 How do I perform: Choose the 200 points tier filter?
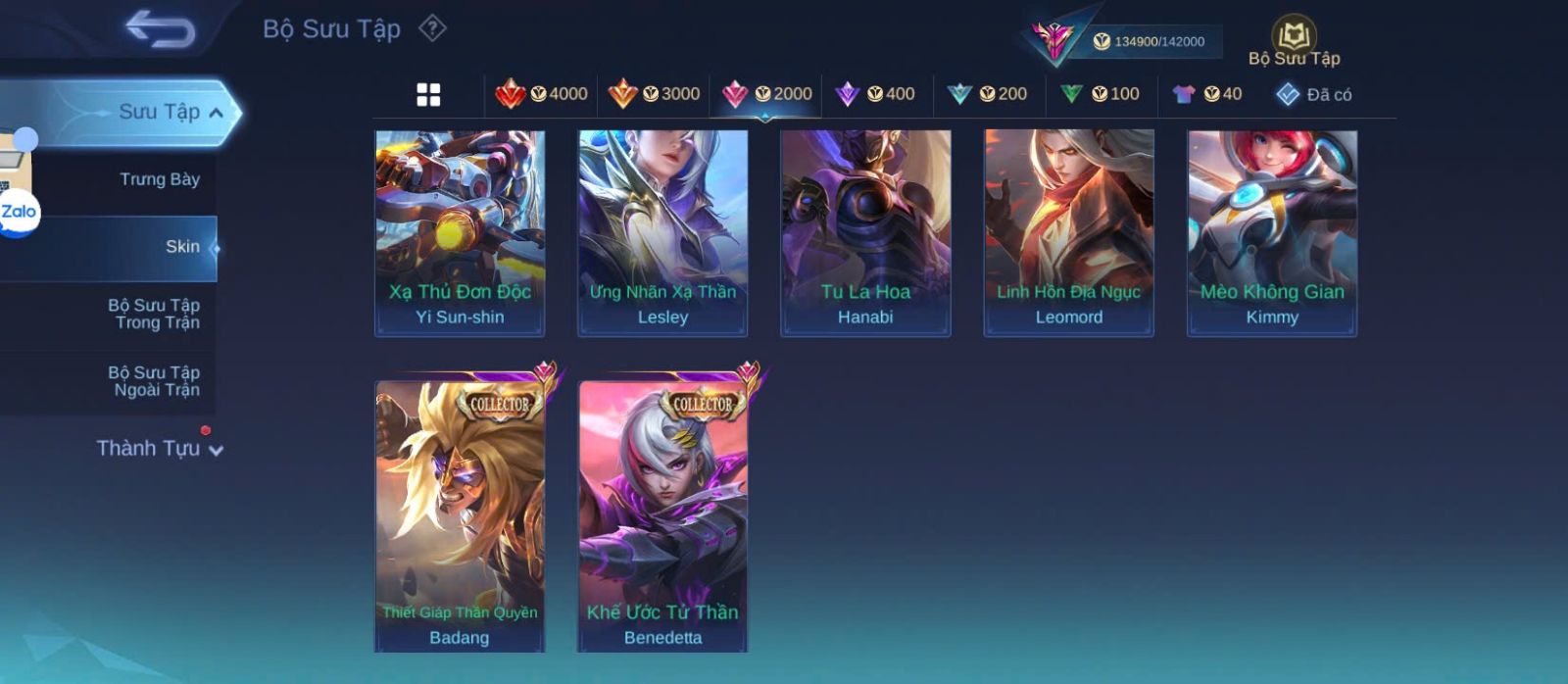988,94
